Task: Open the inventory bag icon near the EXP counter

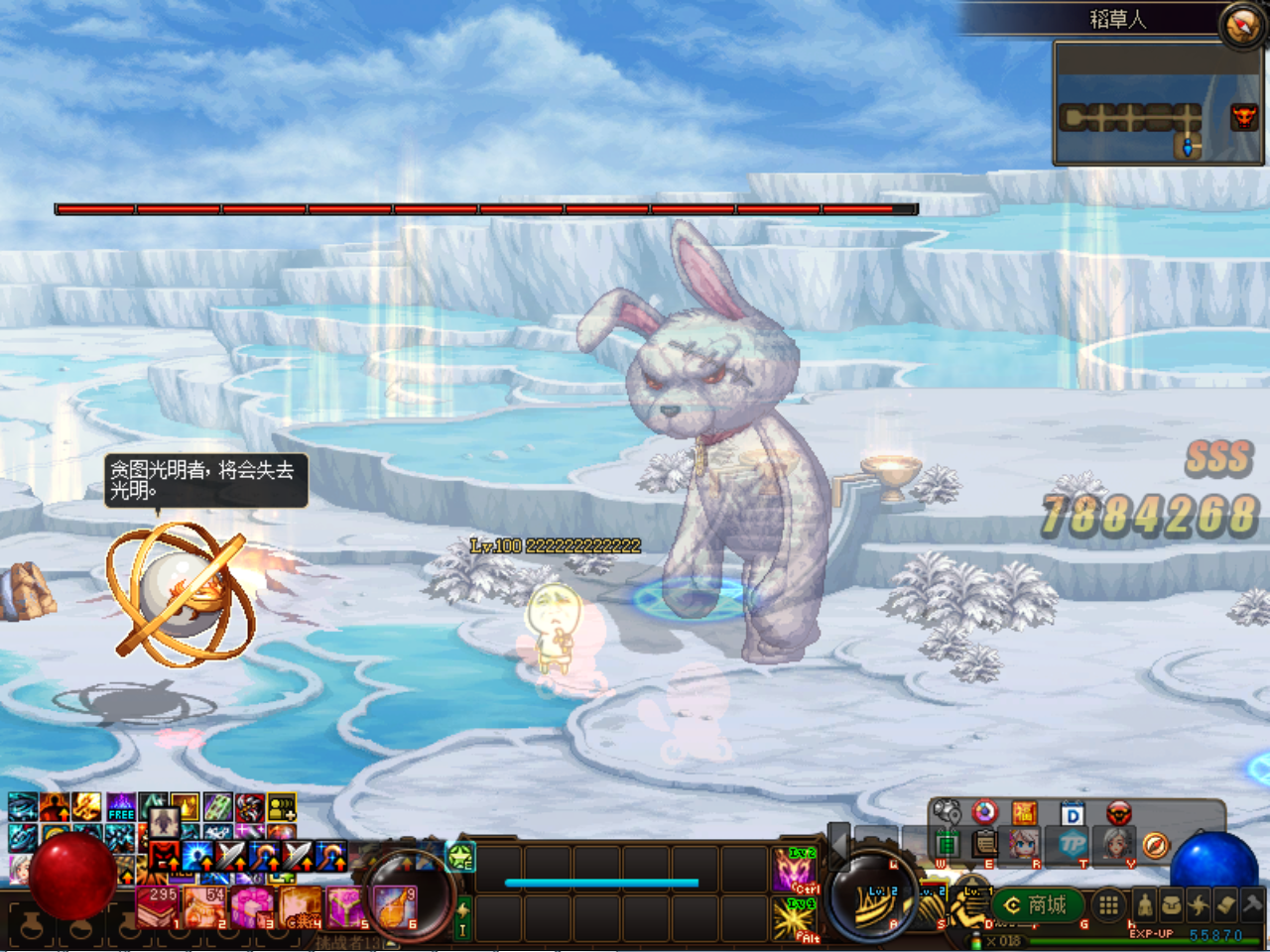Action: [1170, 904]
